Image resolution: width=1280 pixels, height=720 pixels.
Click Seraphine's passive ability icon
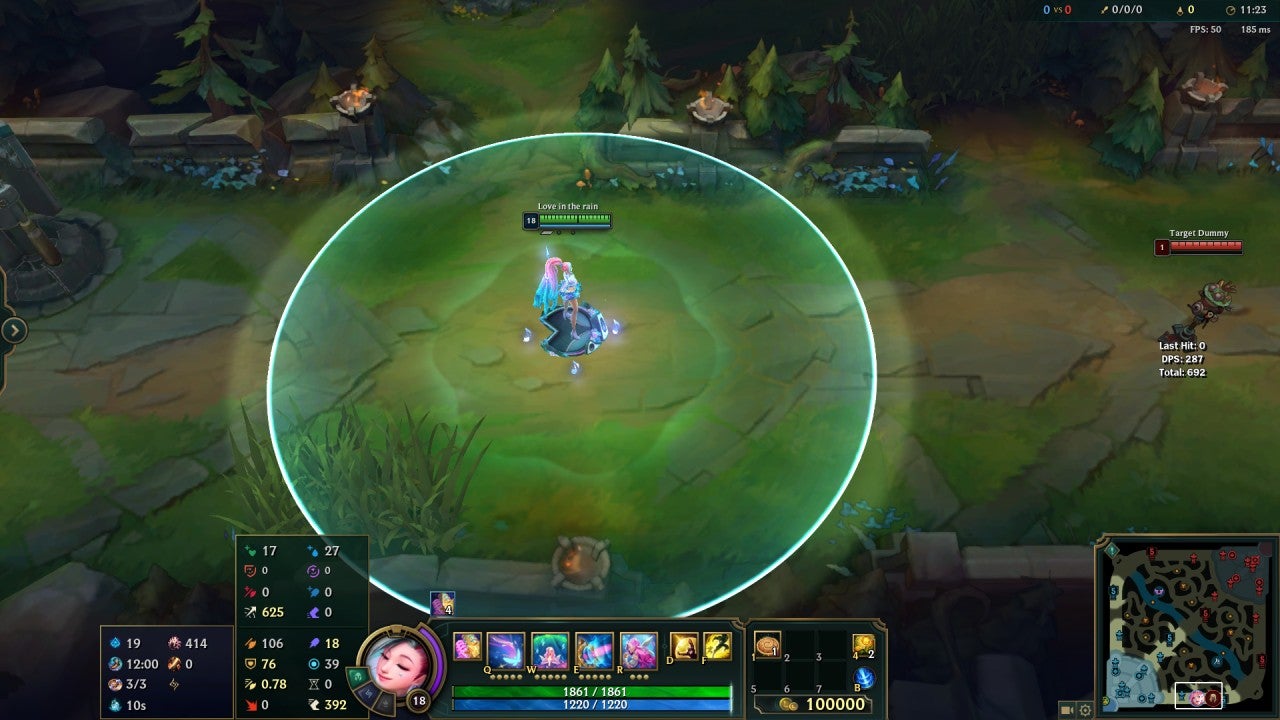pos(467,647)
